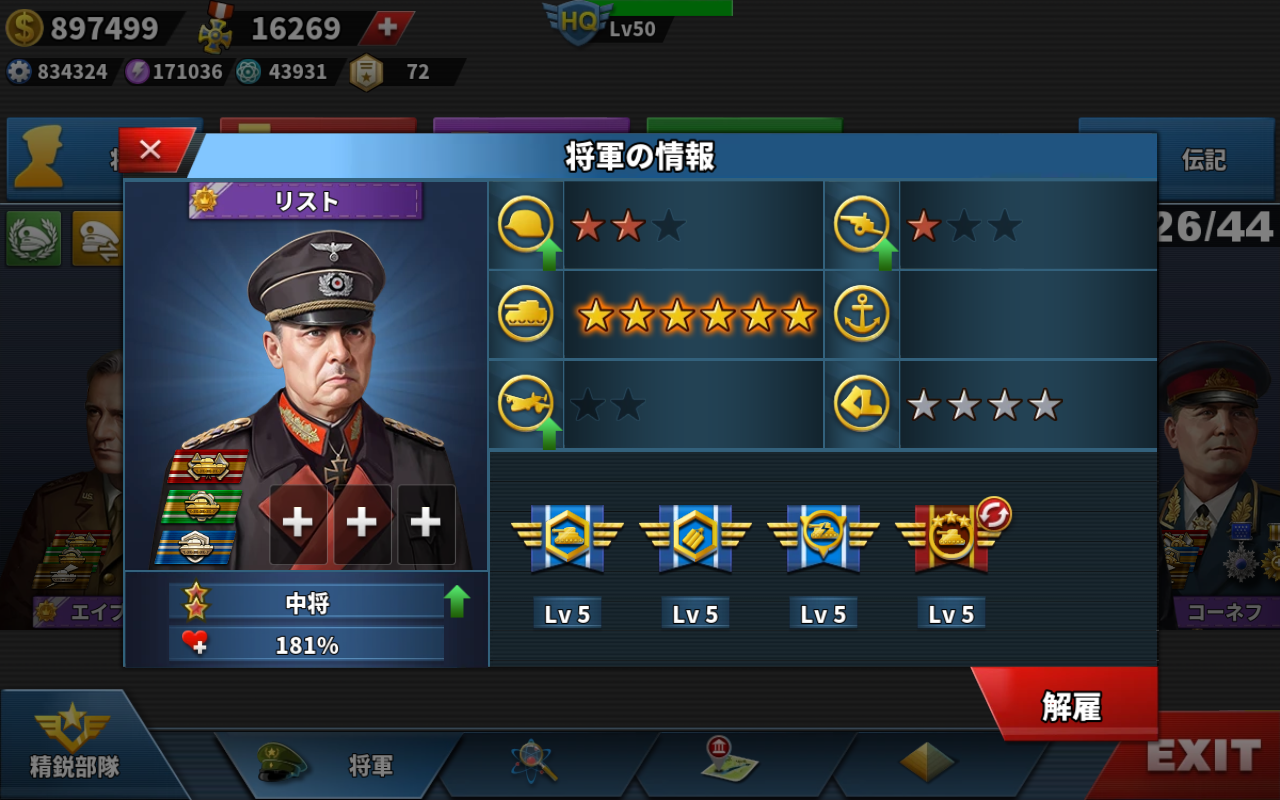The image size is (1280, 800).
Task: Close the general info panel
Action: pos(152,150)
